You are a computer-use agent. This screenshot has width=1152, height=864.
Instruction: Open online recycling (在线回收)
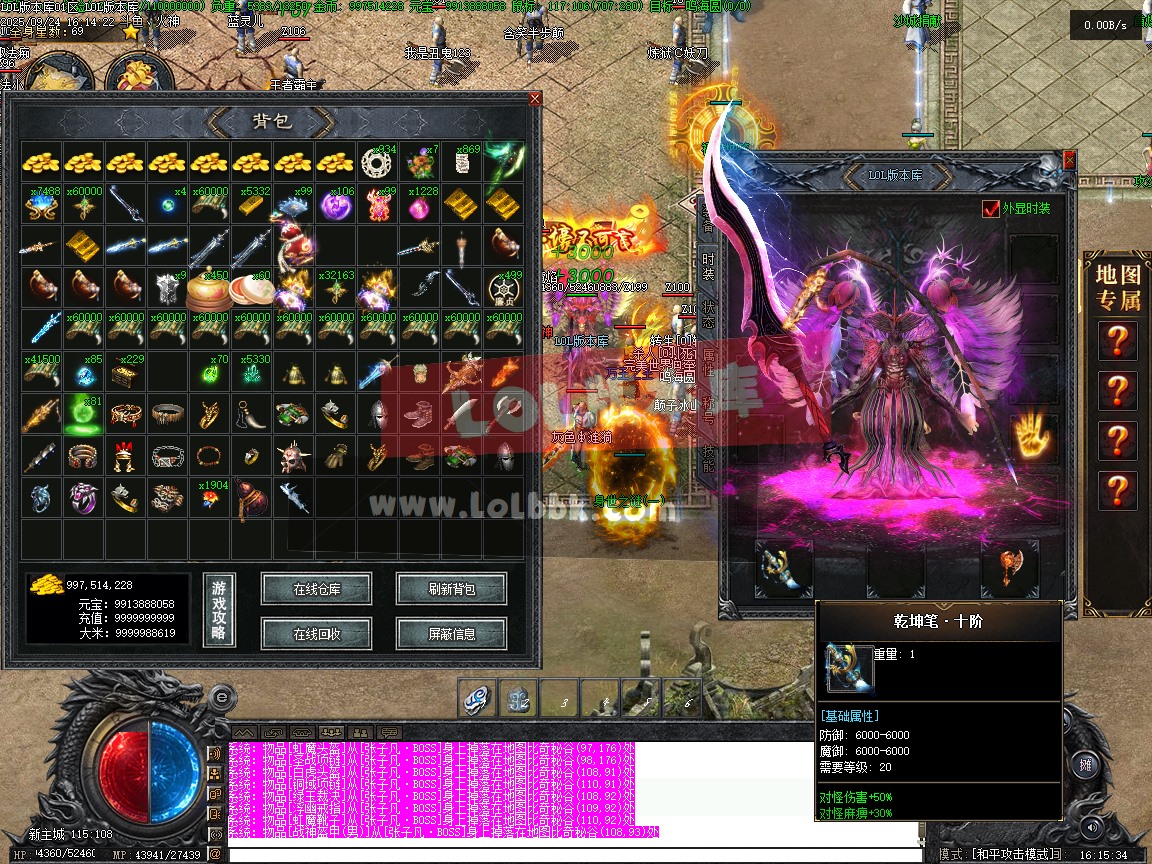316,633
